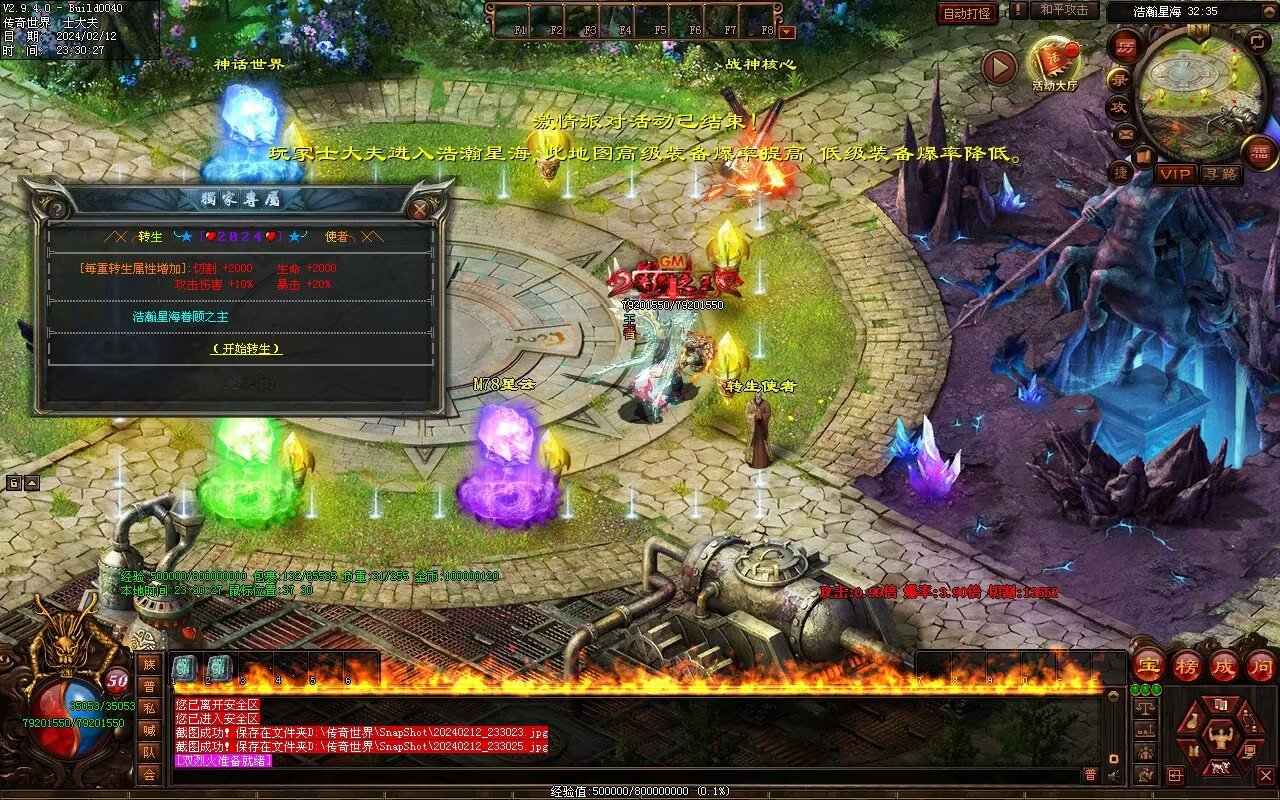Use the rune stone in hotbar slot 1
The height and width of the screenshot is (800, 1280).
(x=185, y=667)
